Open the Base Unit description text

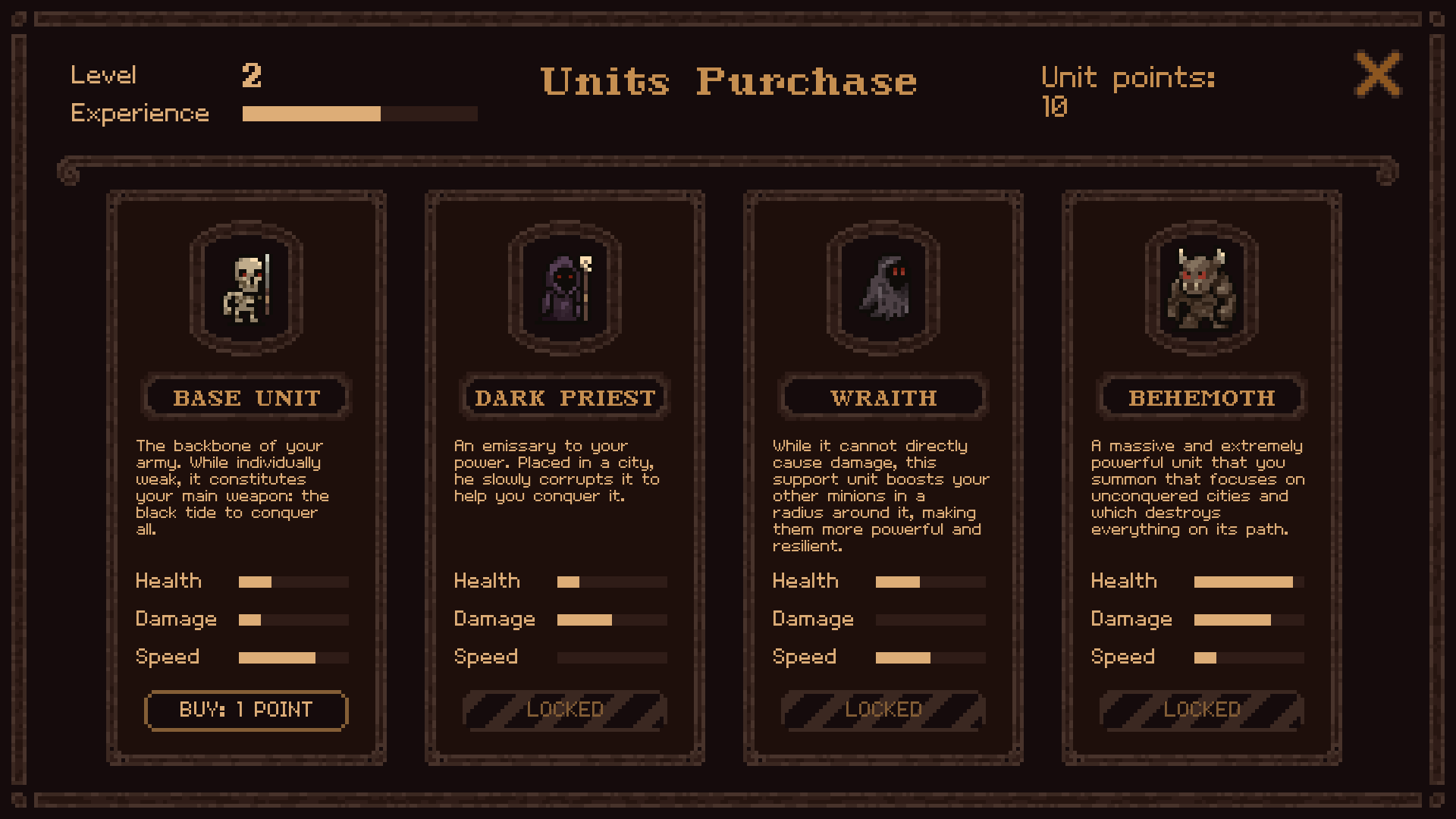coord(232,488)
